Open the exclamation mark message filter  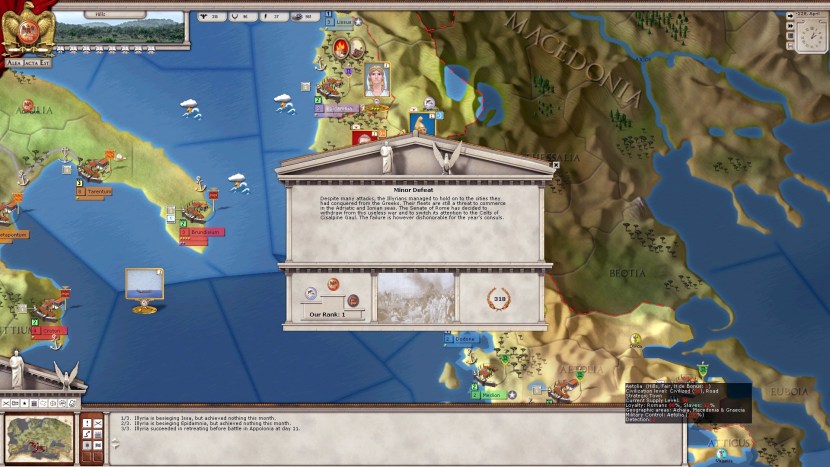pos(86,421)
